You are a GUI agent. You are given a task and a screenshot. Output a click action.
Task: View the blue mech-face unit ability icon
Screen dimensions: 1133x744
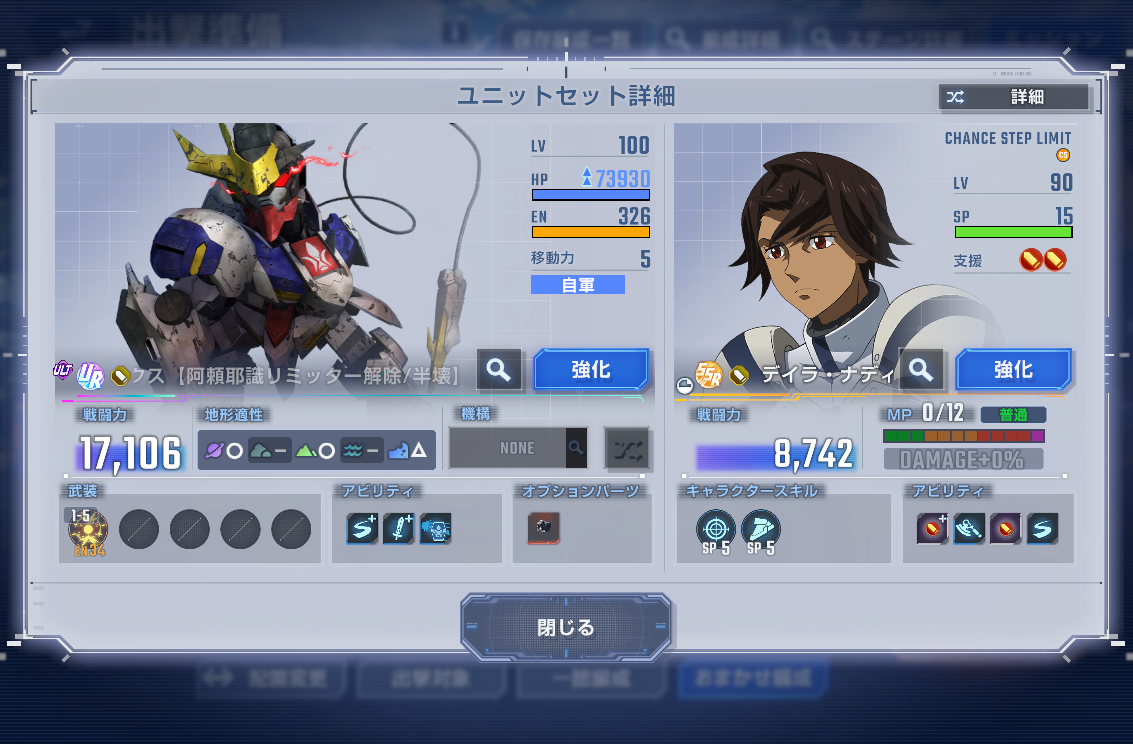click(x=435, y=528)
